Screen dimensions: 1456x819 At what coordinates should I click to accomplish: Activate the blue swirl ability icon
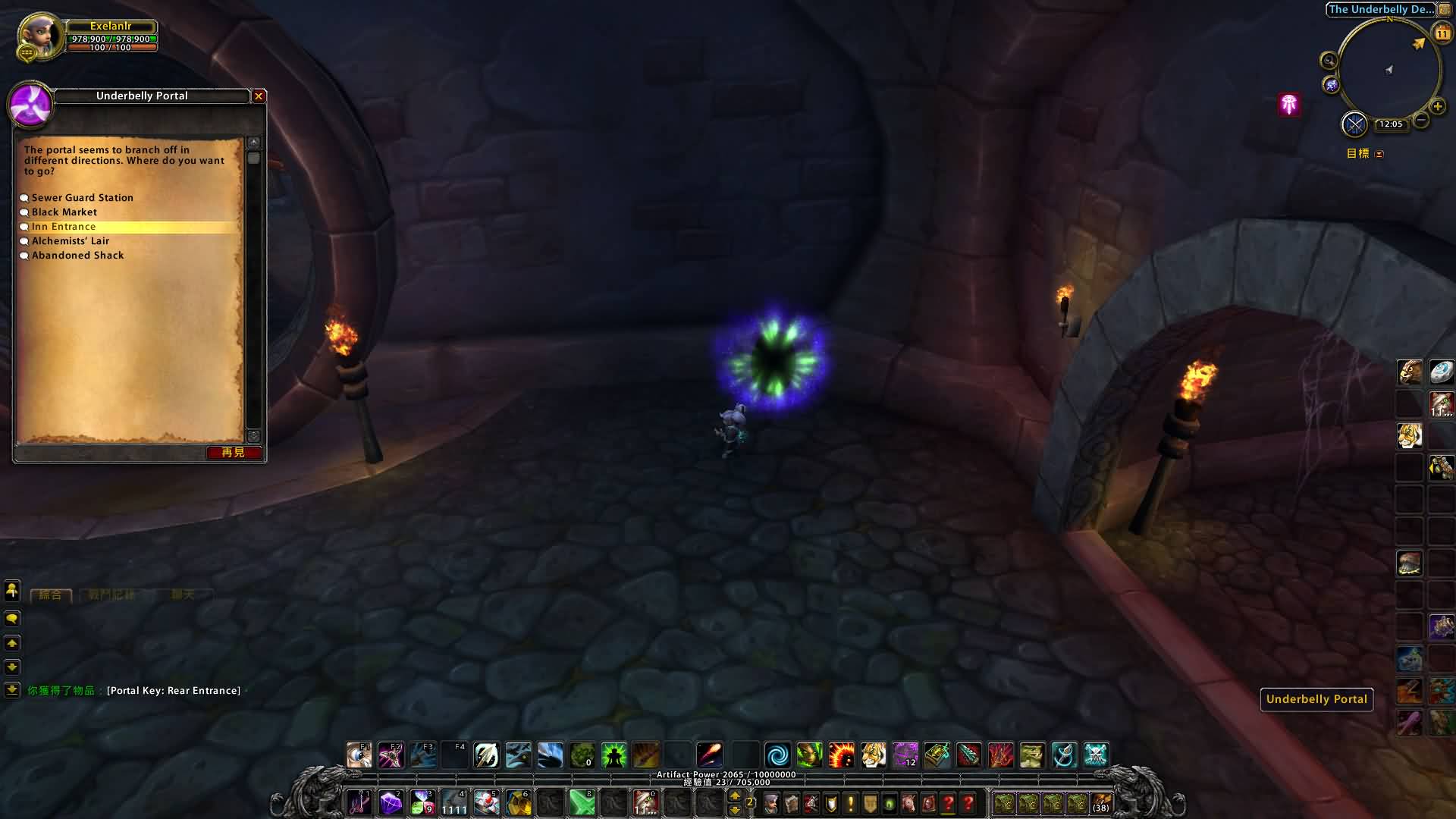[x=777, y=755]
